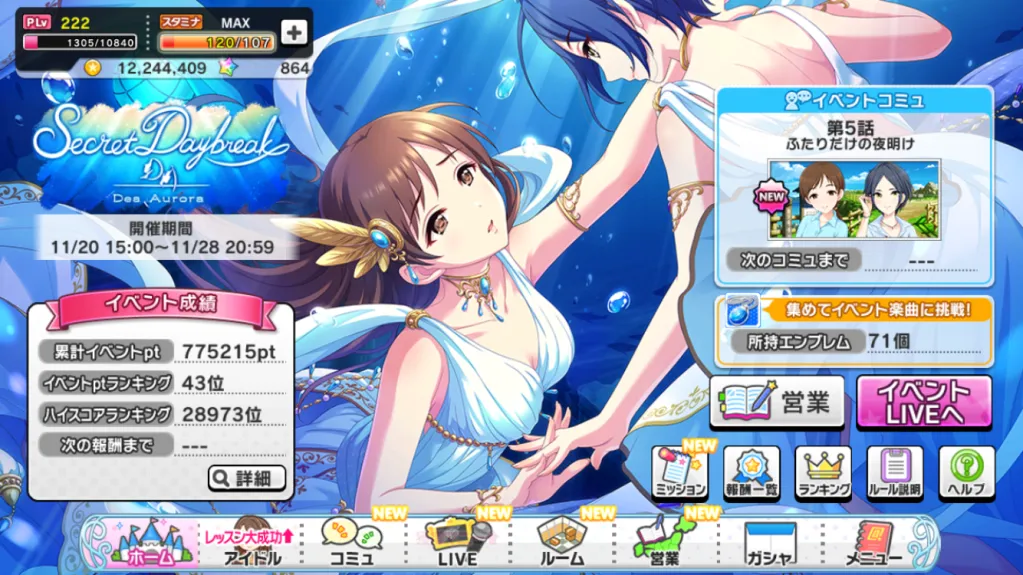Choose 営業 in the bottom navigation bar

664,544
